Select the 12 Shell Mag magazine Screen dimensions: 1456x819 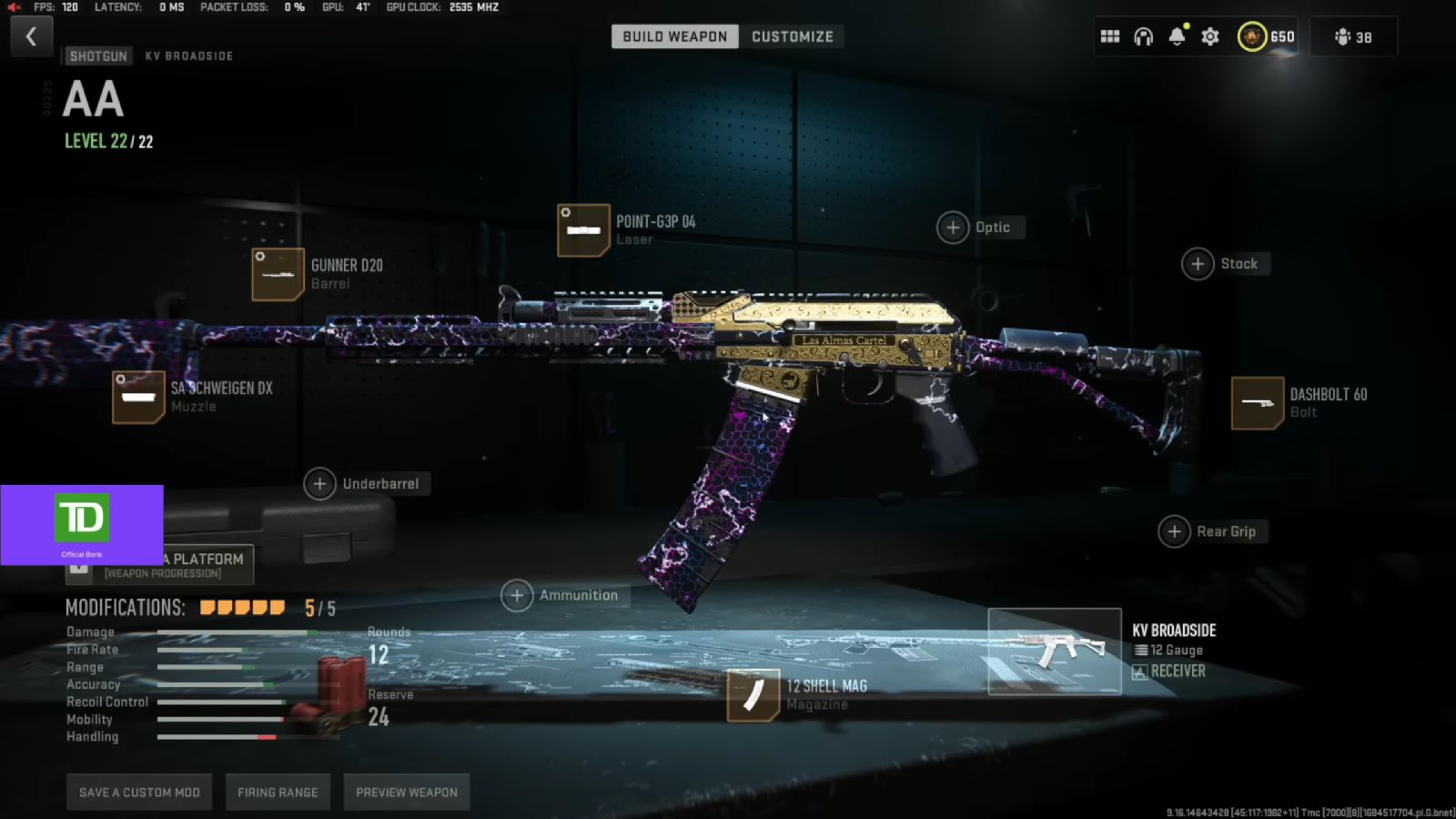[753, 694]
